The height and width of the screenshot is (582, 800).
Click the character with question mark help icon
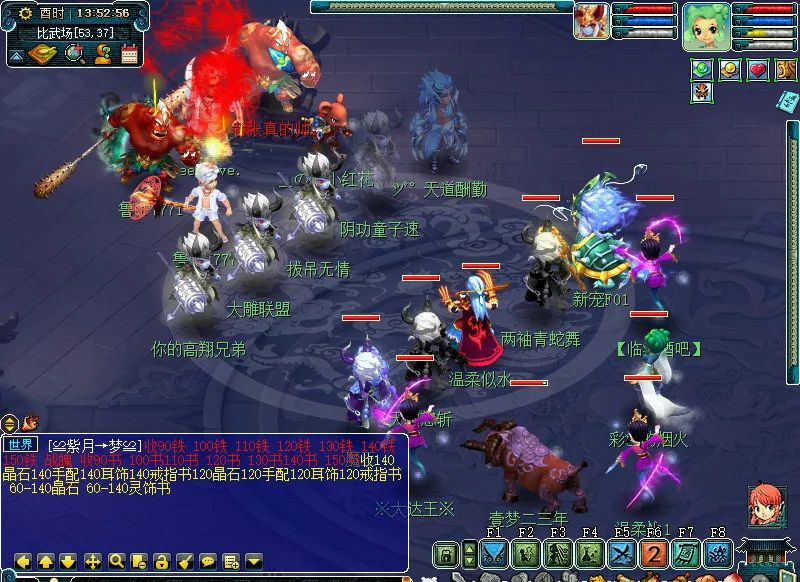click(102, 55)
